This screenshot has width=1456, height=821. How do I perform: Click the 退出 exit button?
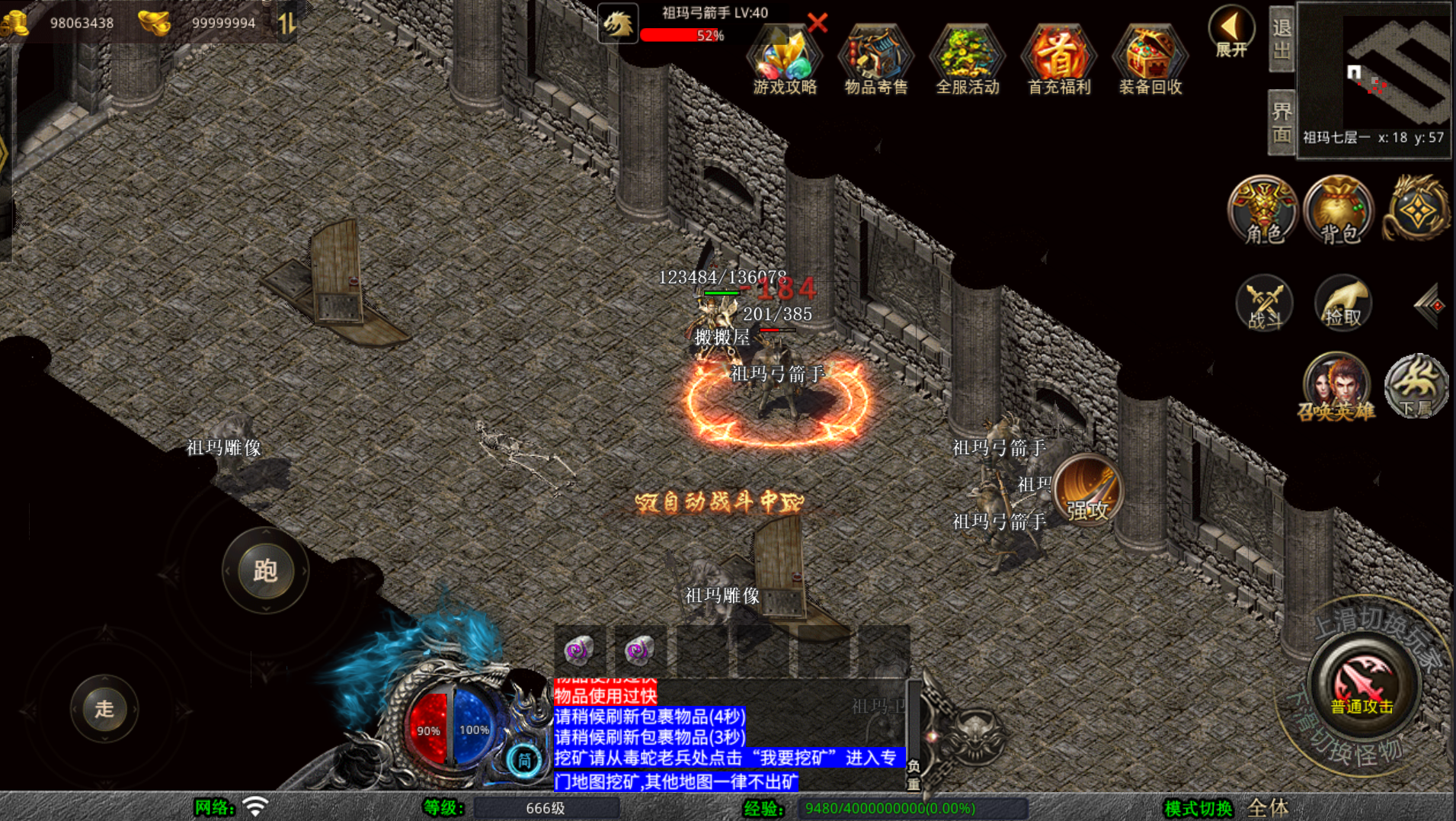[1282, 39]
